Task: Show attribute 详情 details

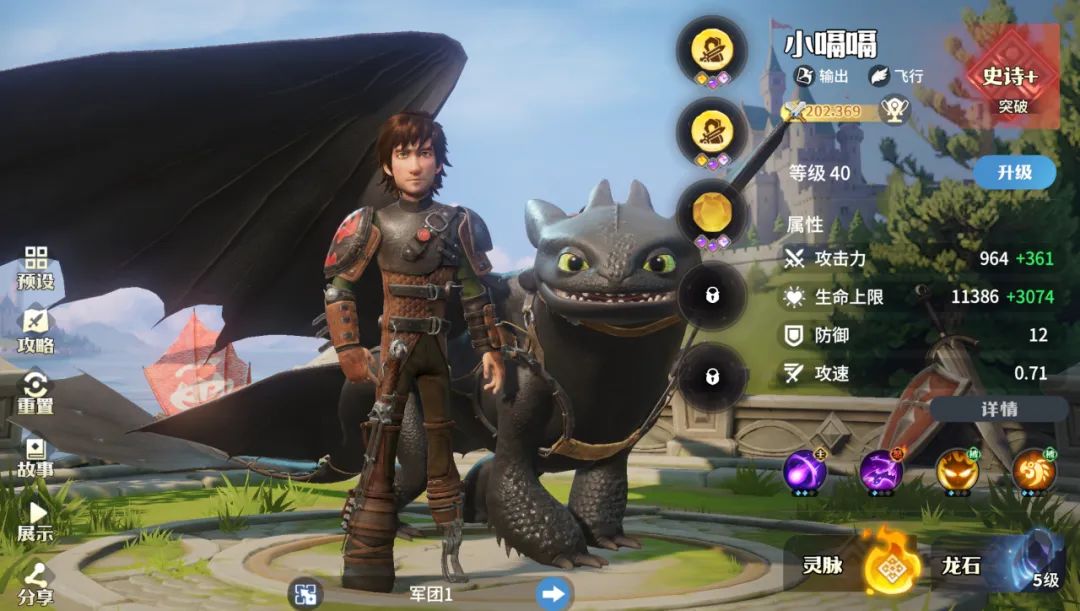Action: 998,409
